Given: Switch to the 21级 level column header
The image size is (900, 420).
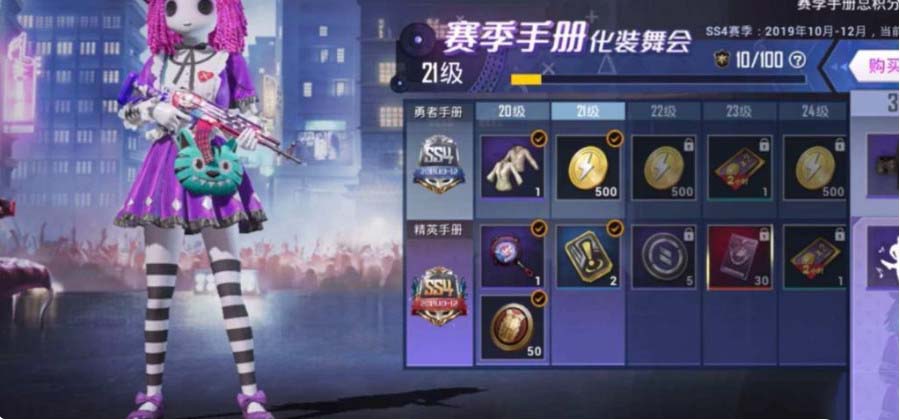Looking at the screenshot, I should 589,111.
